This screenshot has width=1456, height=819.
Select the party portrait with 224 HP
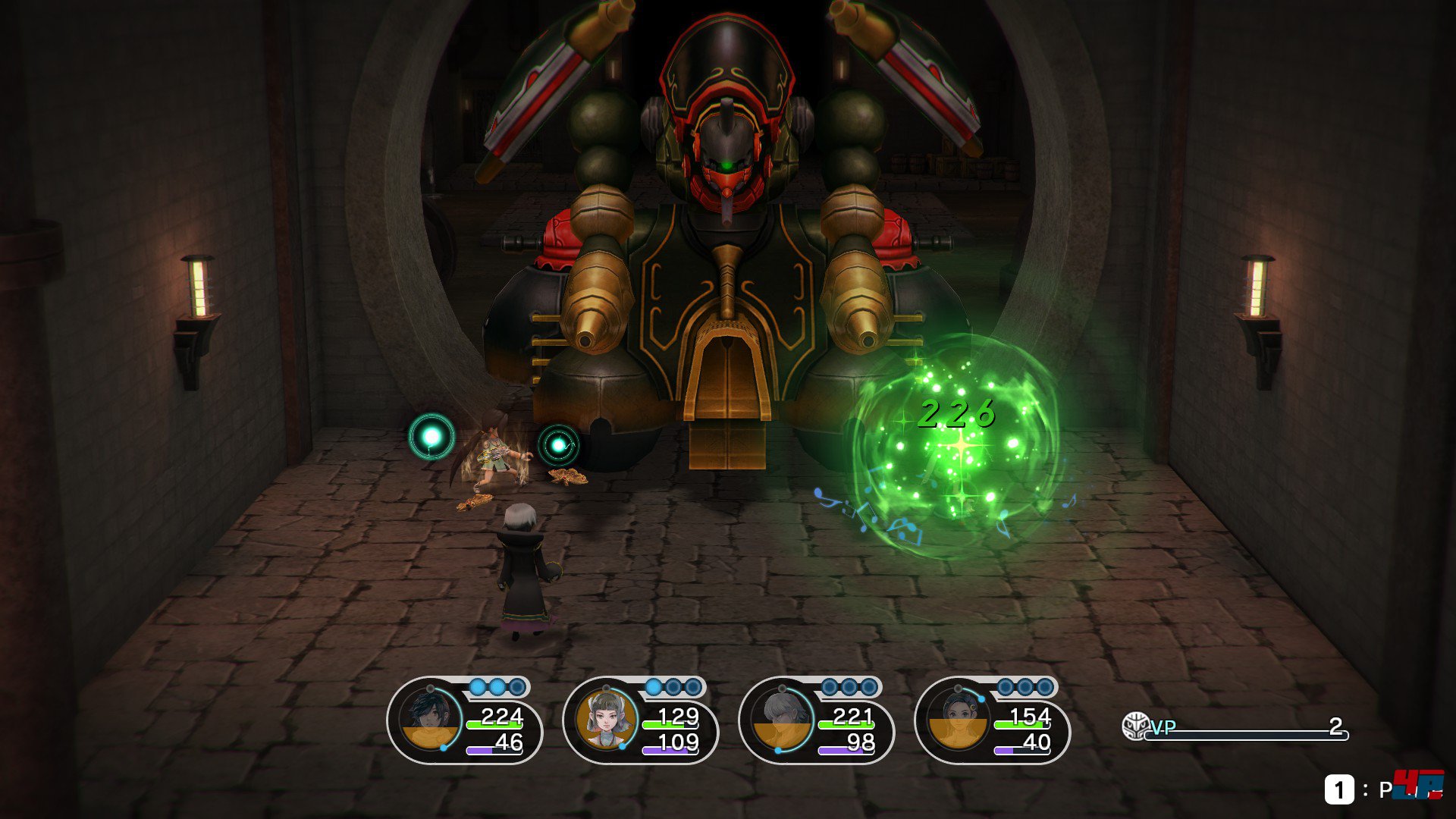pos(431,720)
